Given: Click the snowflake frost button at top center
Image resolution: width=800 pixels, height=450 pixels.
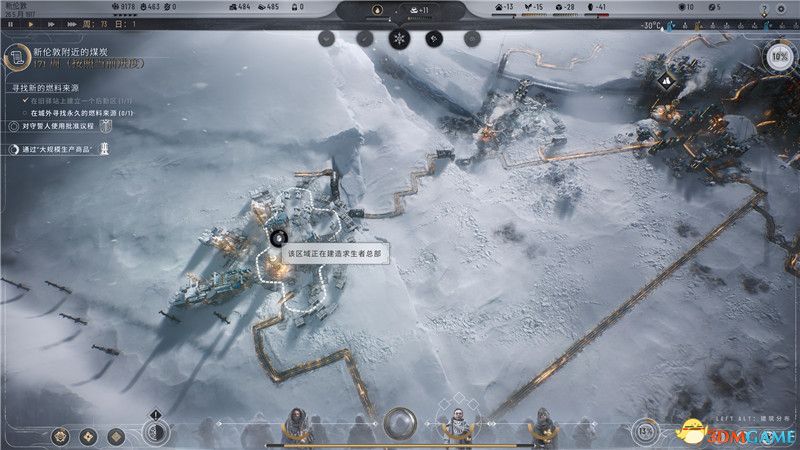Looking at the screenshot, I should click(399, 39).
